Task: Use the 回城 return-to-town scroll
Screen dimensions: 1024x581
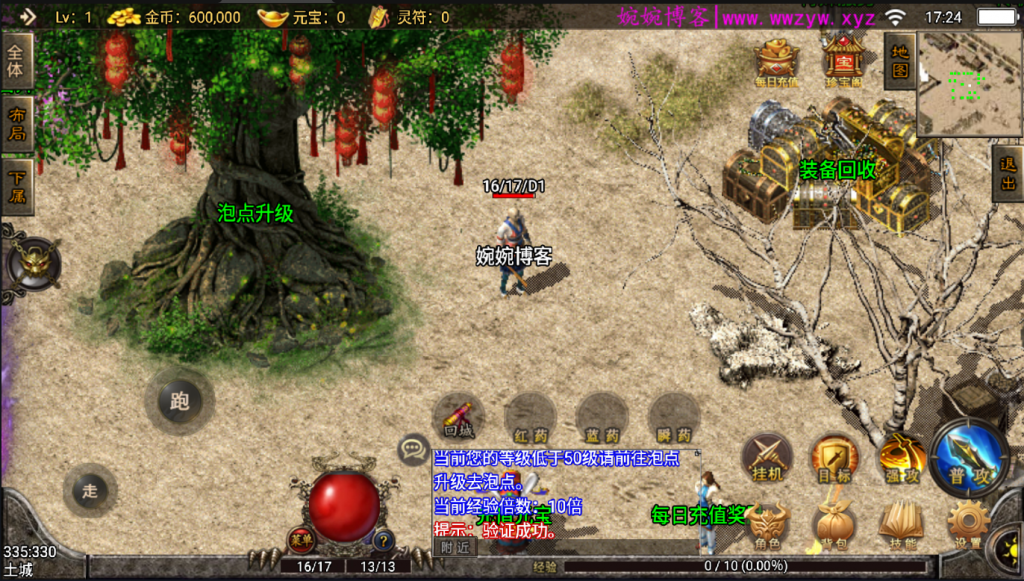Action: (x=459, y=418)
